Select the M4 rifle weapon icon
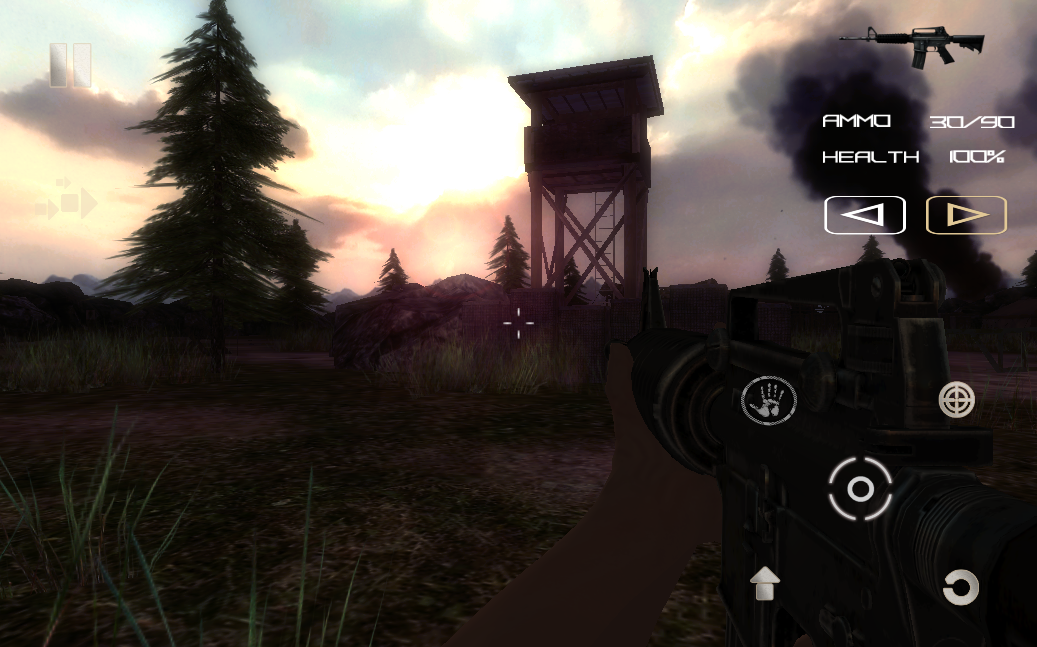The height and width of the screenshot is (647, 1037). (913, 44)
